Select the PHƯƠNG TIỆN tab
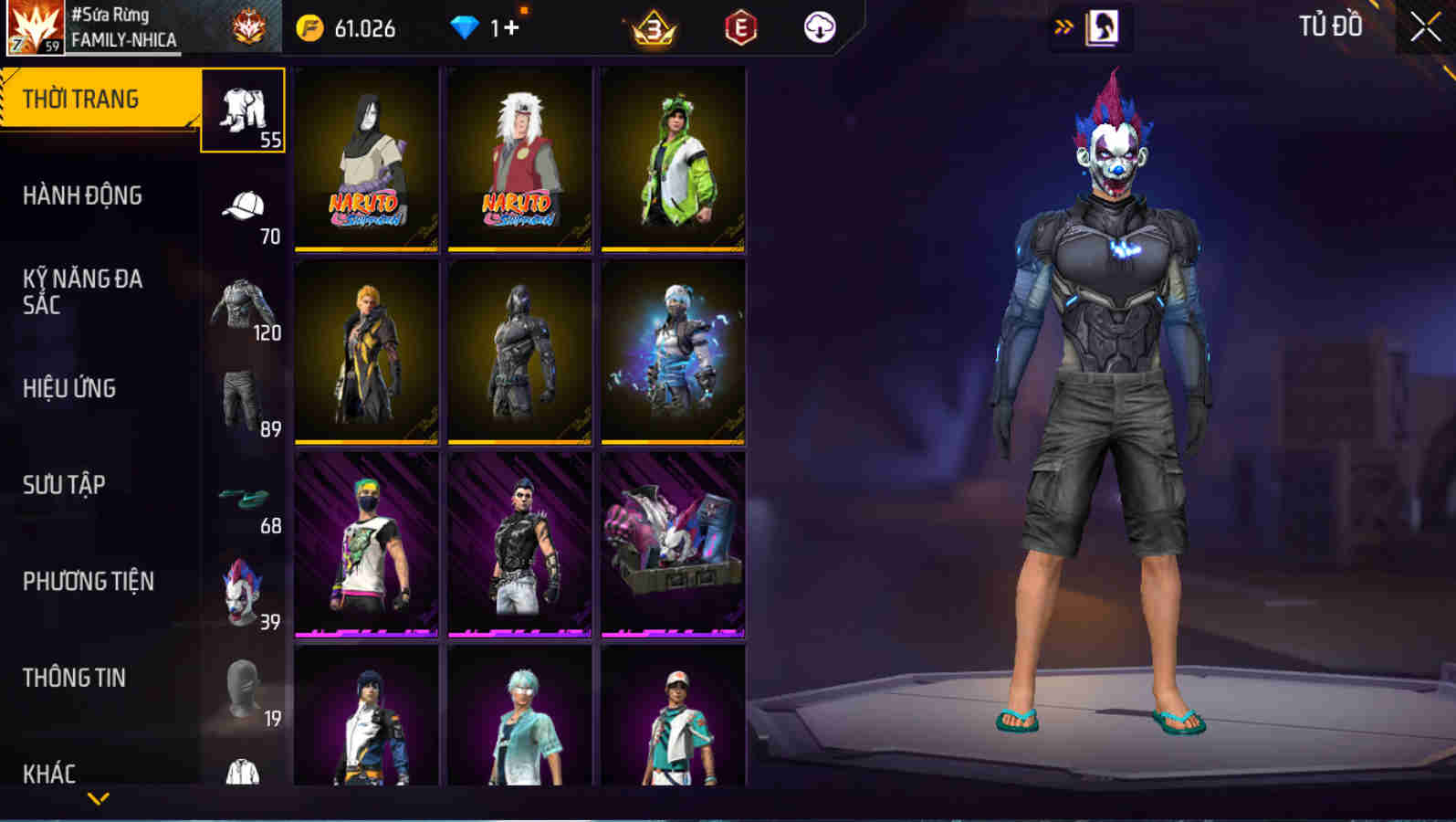1456x822 pixels. [x=89, y=582]
